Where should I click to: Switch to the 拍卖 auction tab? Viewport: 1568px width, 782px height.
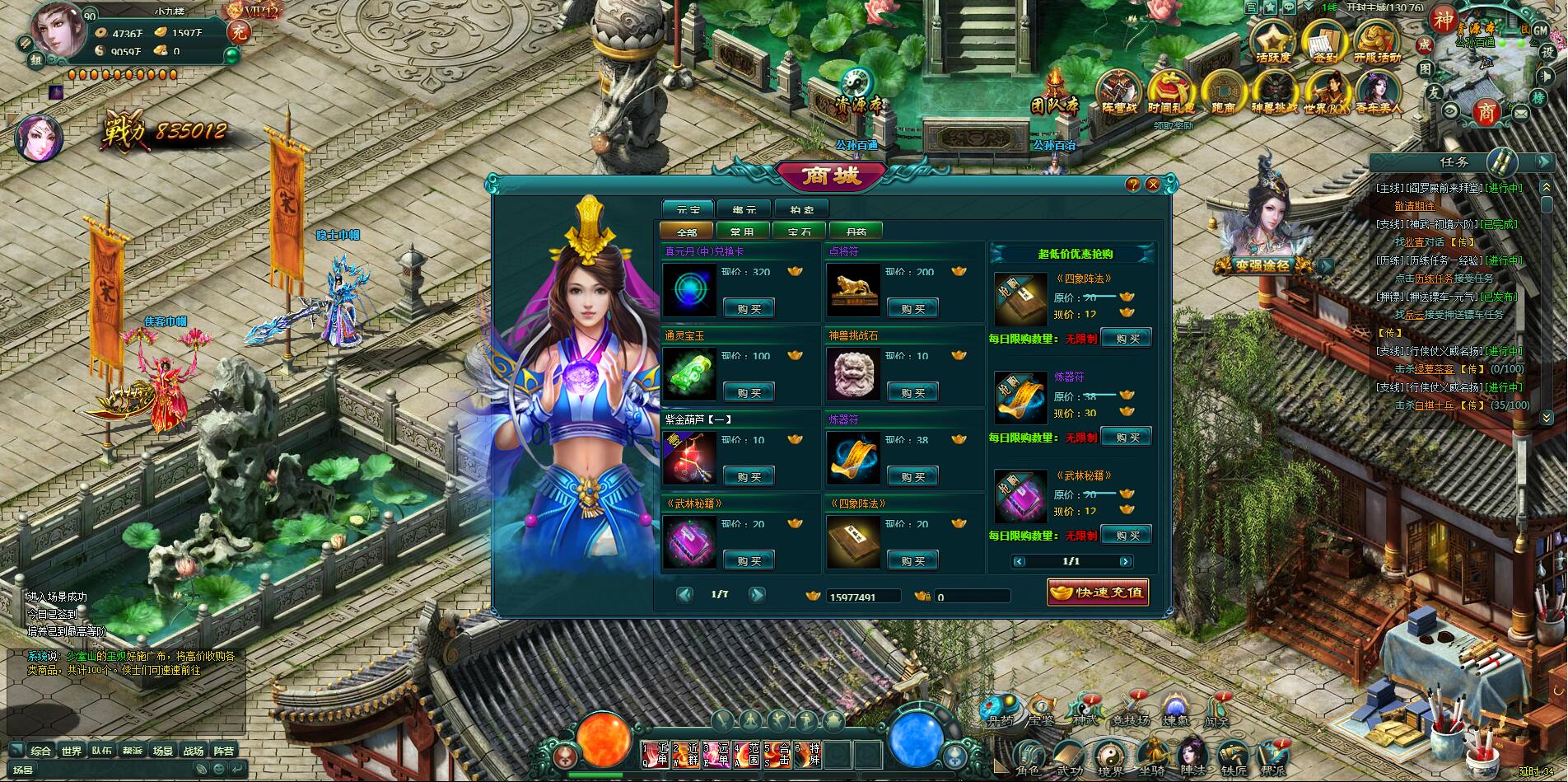pos(801,209)
